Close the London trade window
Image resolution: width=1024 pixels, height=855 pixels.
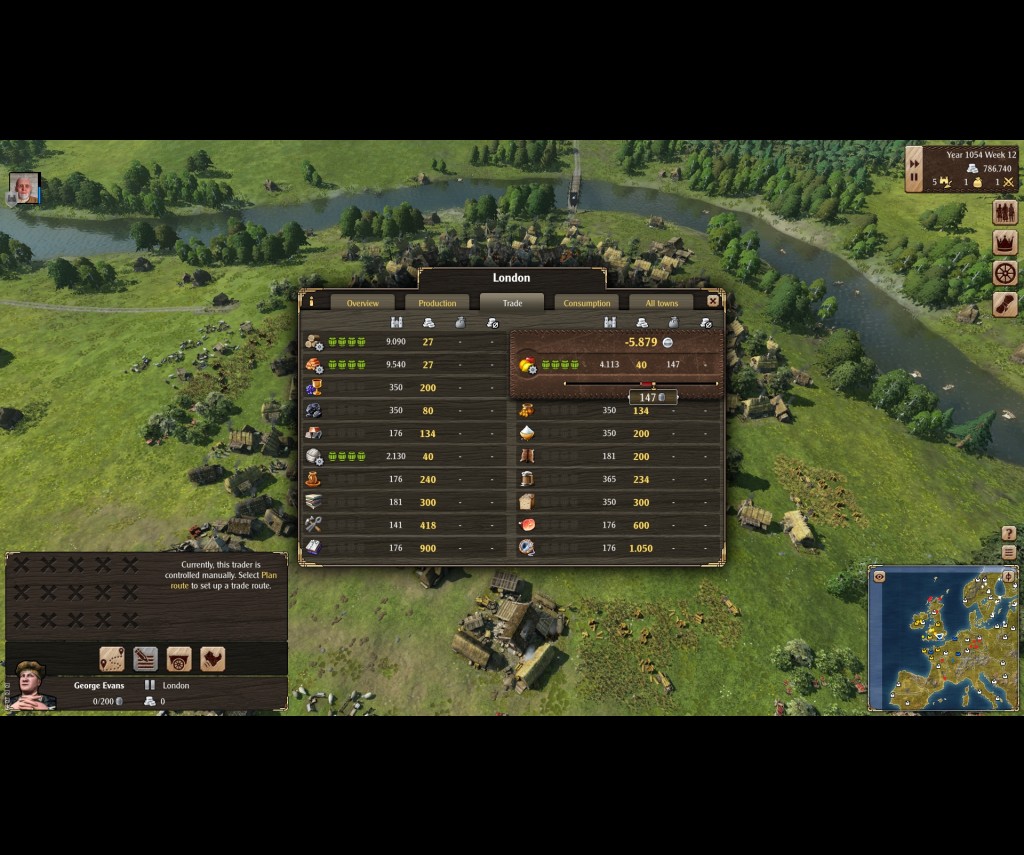713,301
